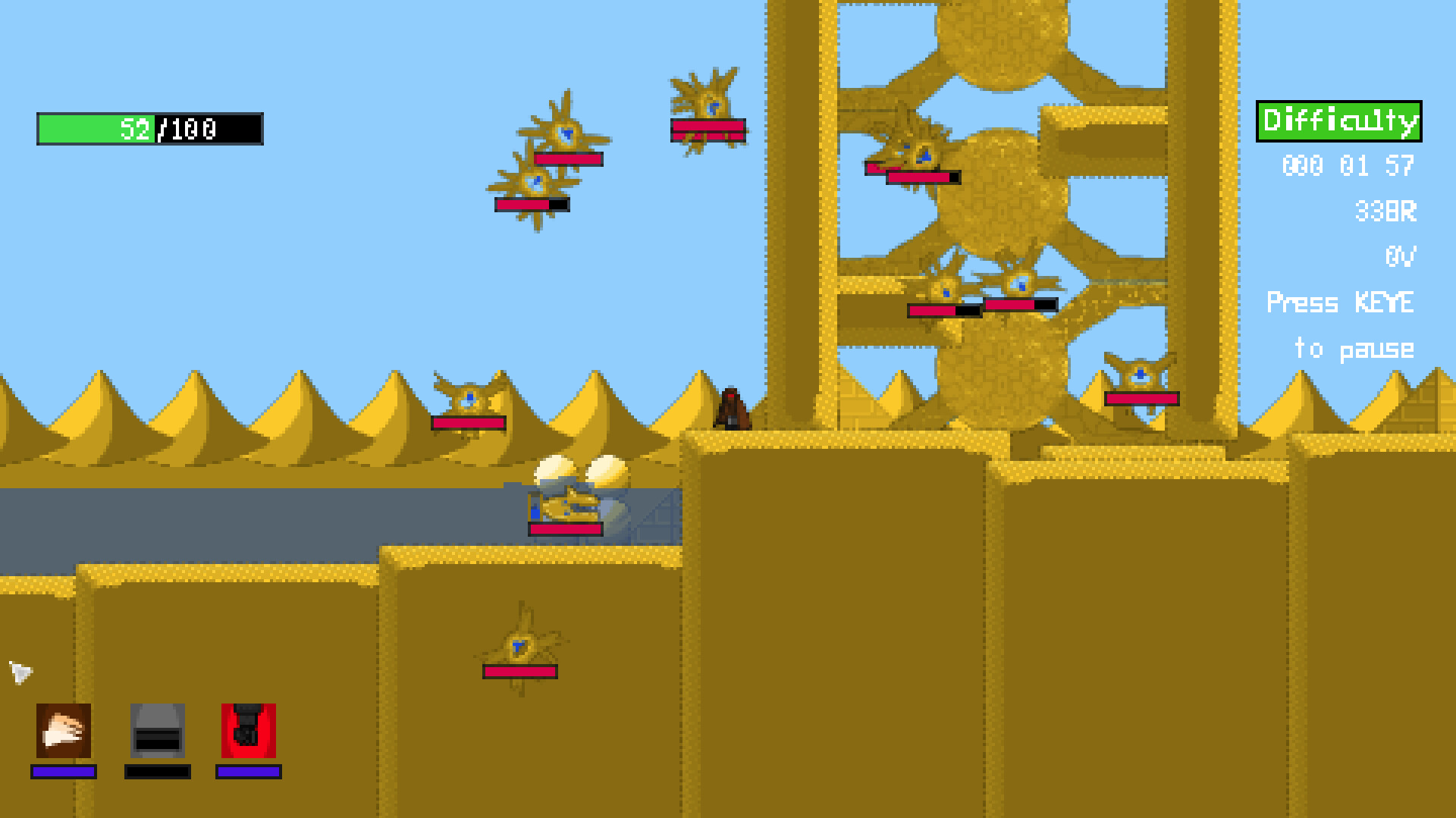Click the green Difficulty indicator button
Image resolution: width=1456 pixels, height=818 pixels.
[1339, 119]
